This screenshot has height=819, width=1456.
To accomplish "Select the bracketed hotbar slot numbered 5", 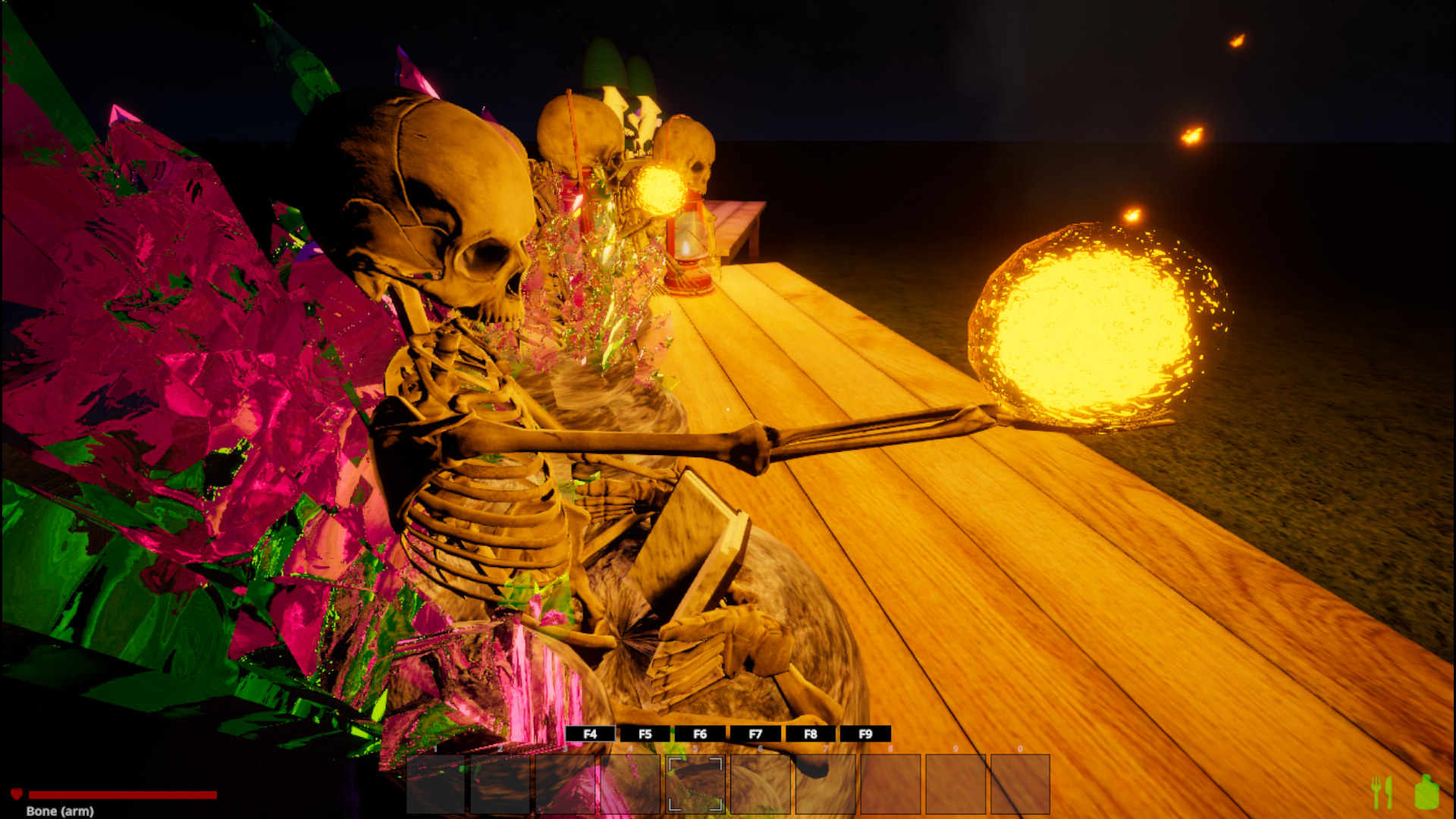I will tap(695, 784).
